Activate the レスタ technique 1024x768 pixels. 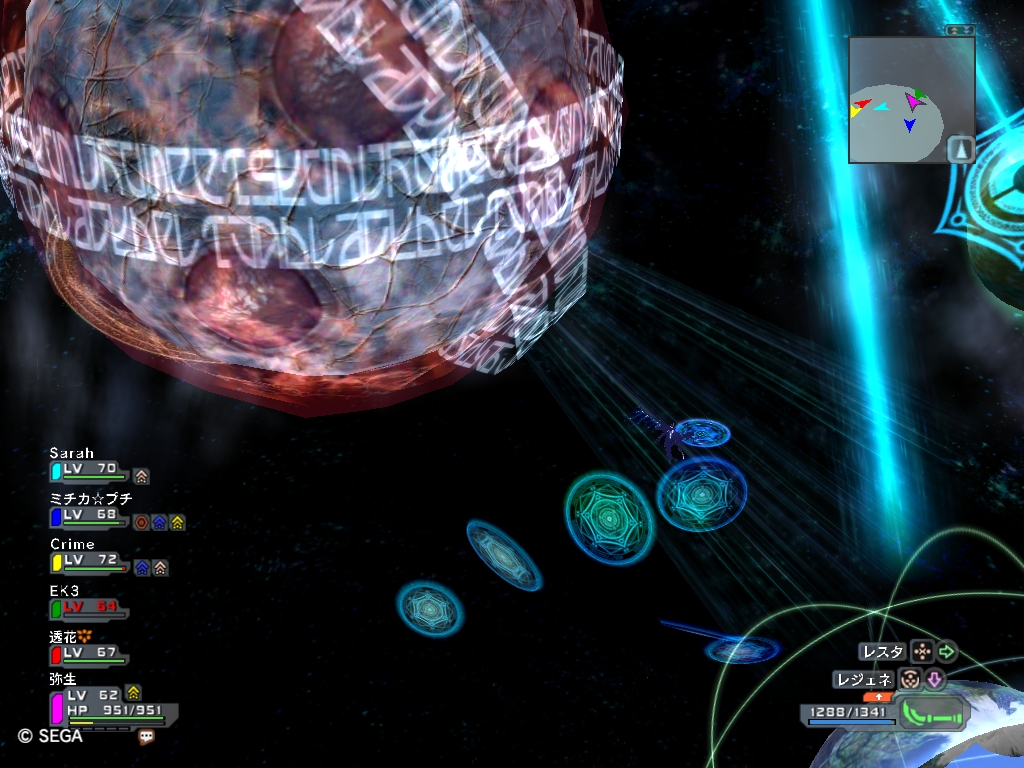pos(883,652)
